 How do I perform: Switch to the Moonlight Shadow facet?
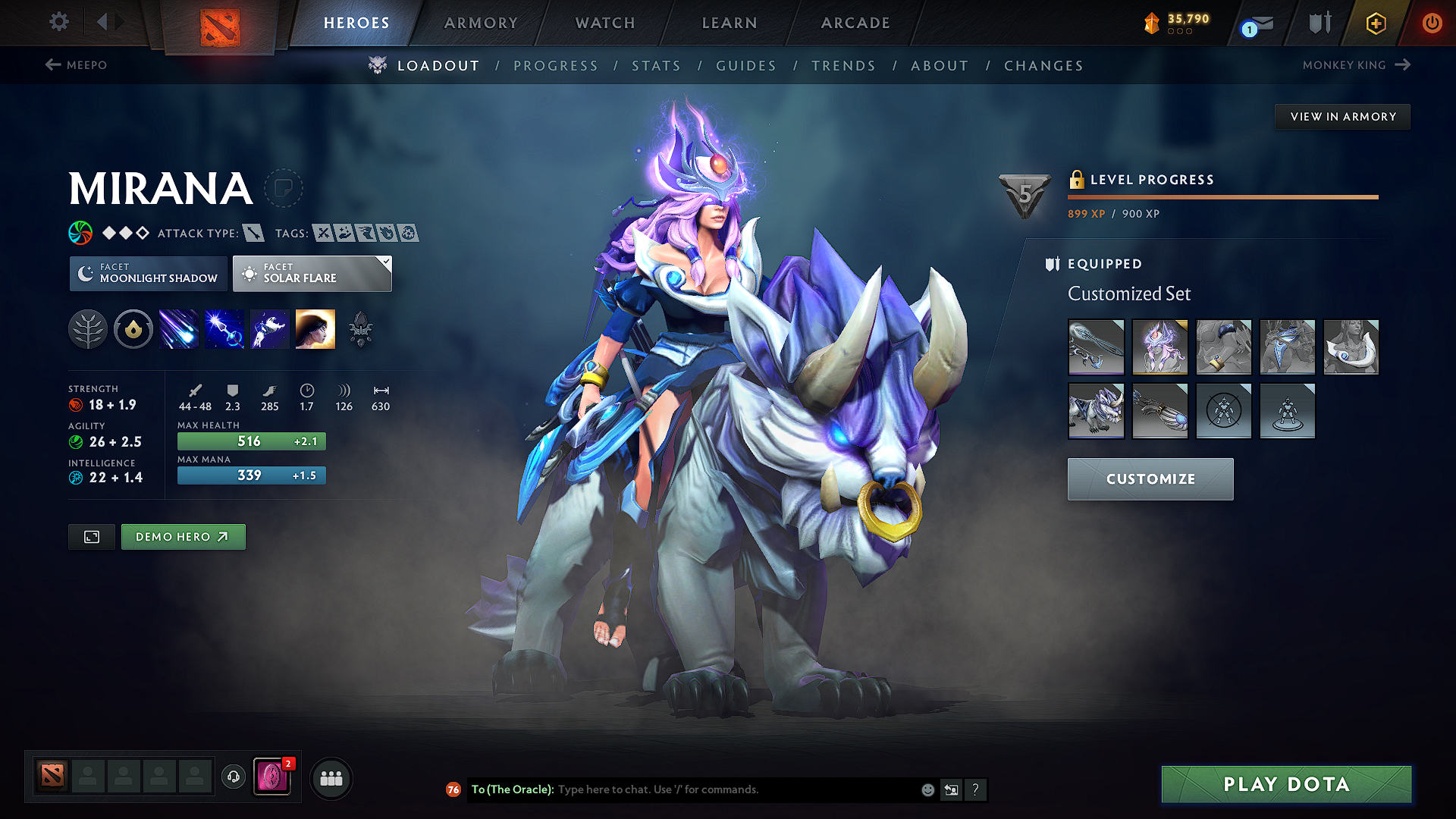148,273
